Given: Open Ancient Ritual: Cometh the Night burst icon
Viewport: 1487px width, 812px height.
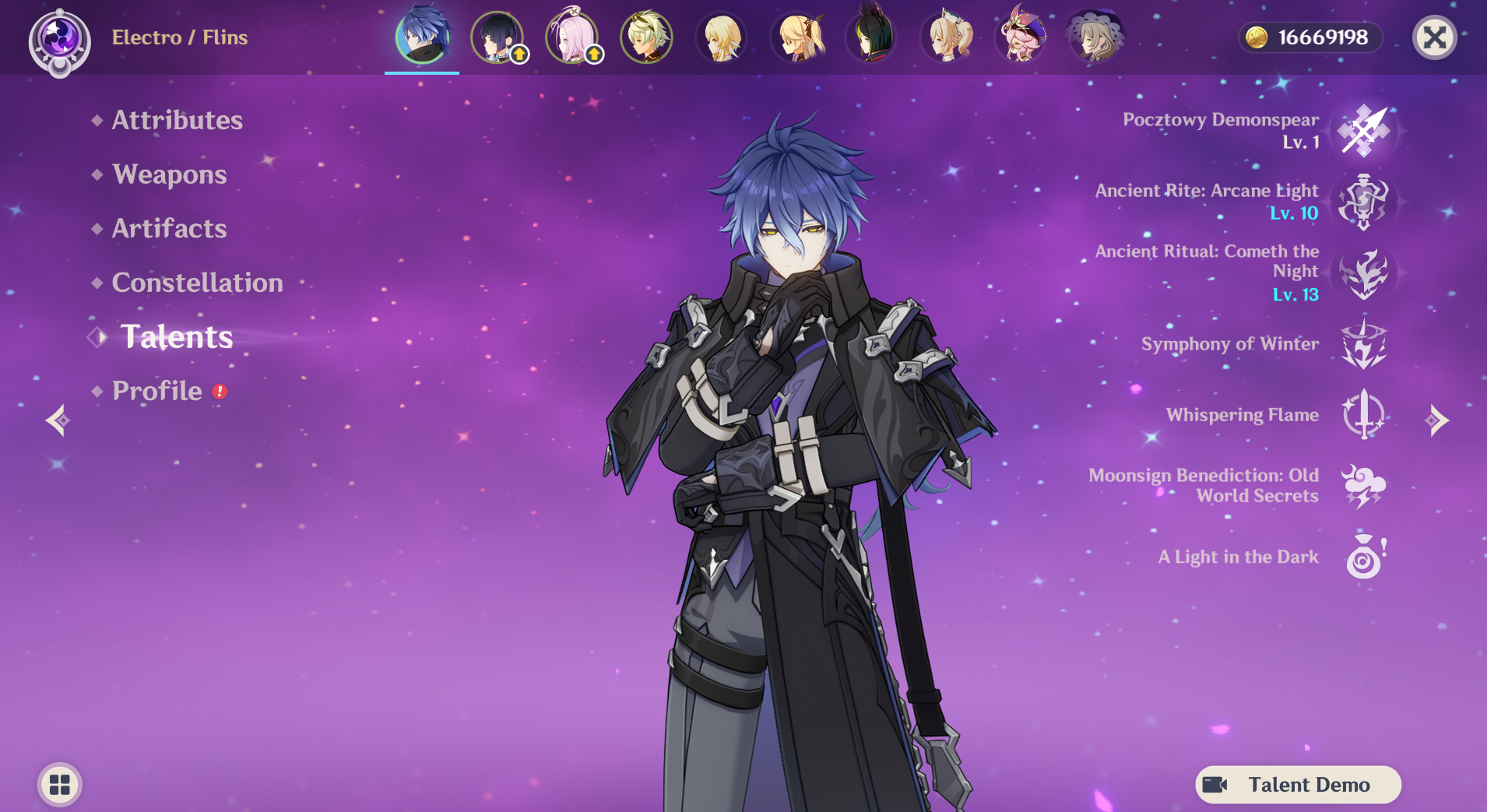Looking at the screenshot, I should pyautogui.click(x=1366, y=273).
